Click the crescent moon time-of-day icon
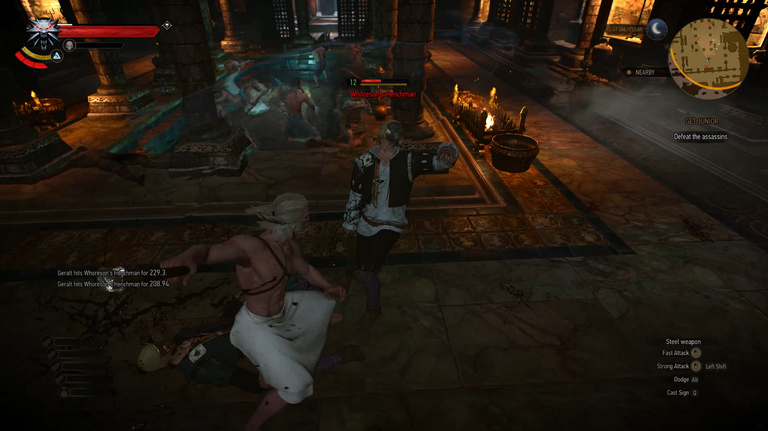The height and width of the screenshot is (431, 768). pos(657,29)
